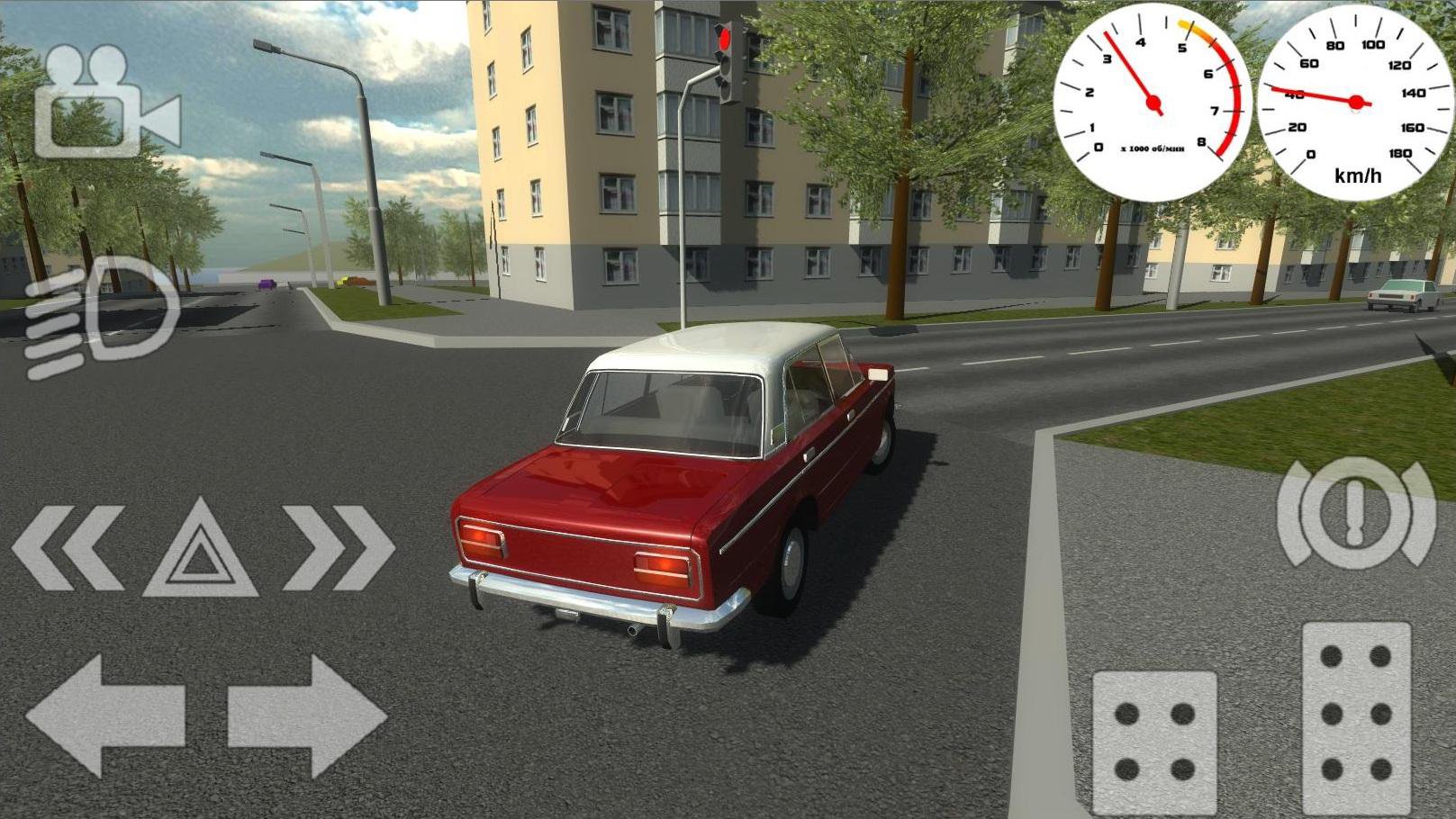Click the x 1000 об/мин label

point(1151,147)
